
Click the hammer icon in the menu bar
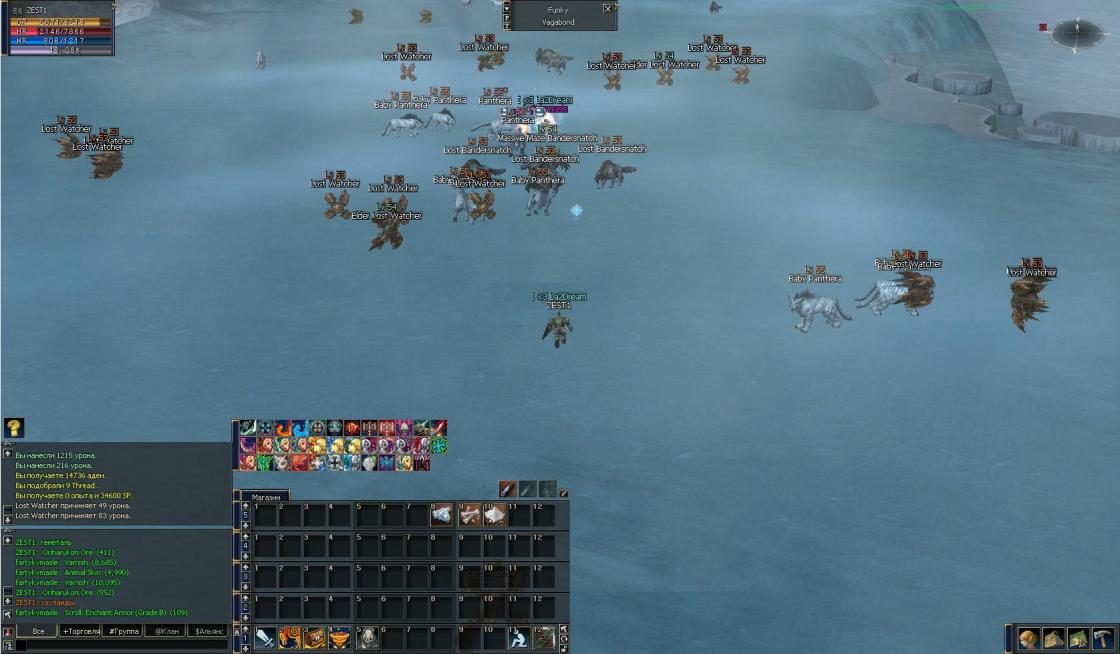[x=1103, y=639]
